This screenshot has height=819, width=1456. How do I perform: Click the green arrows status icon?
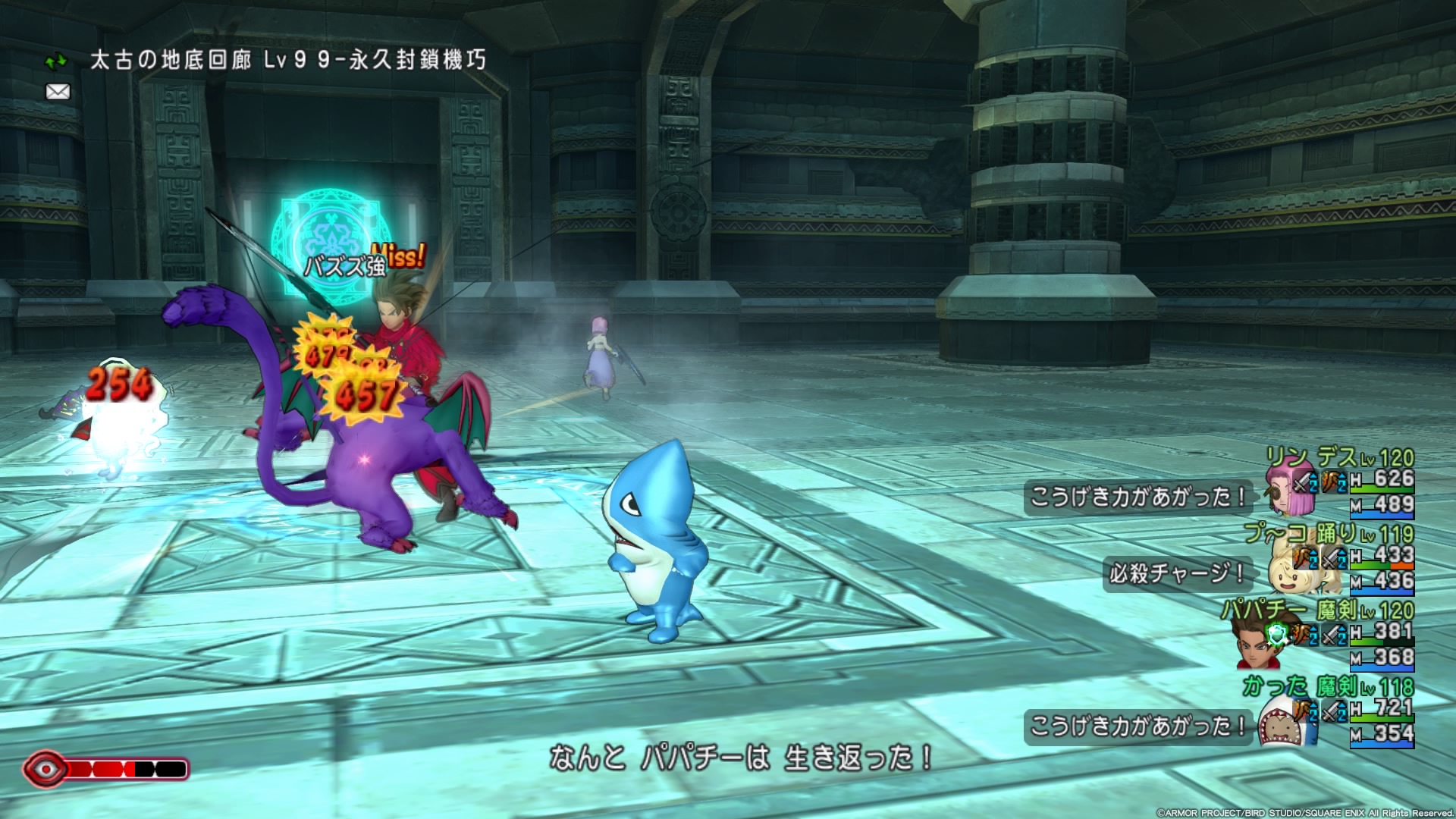click(56, 61)
